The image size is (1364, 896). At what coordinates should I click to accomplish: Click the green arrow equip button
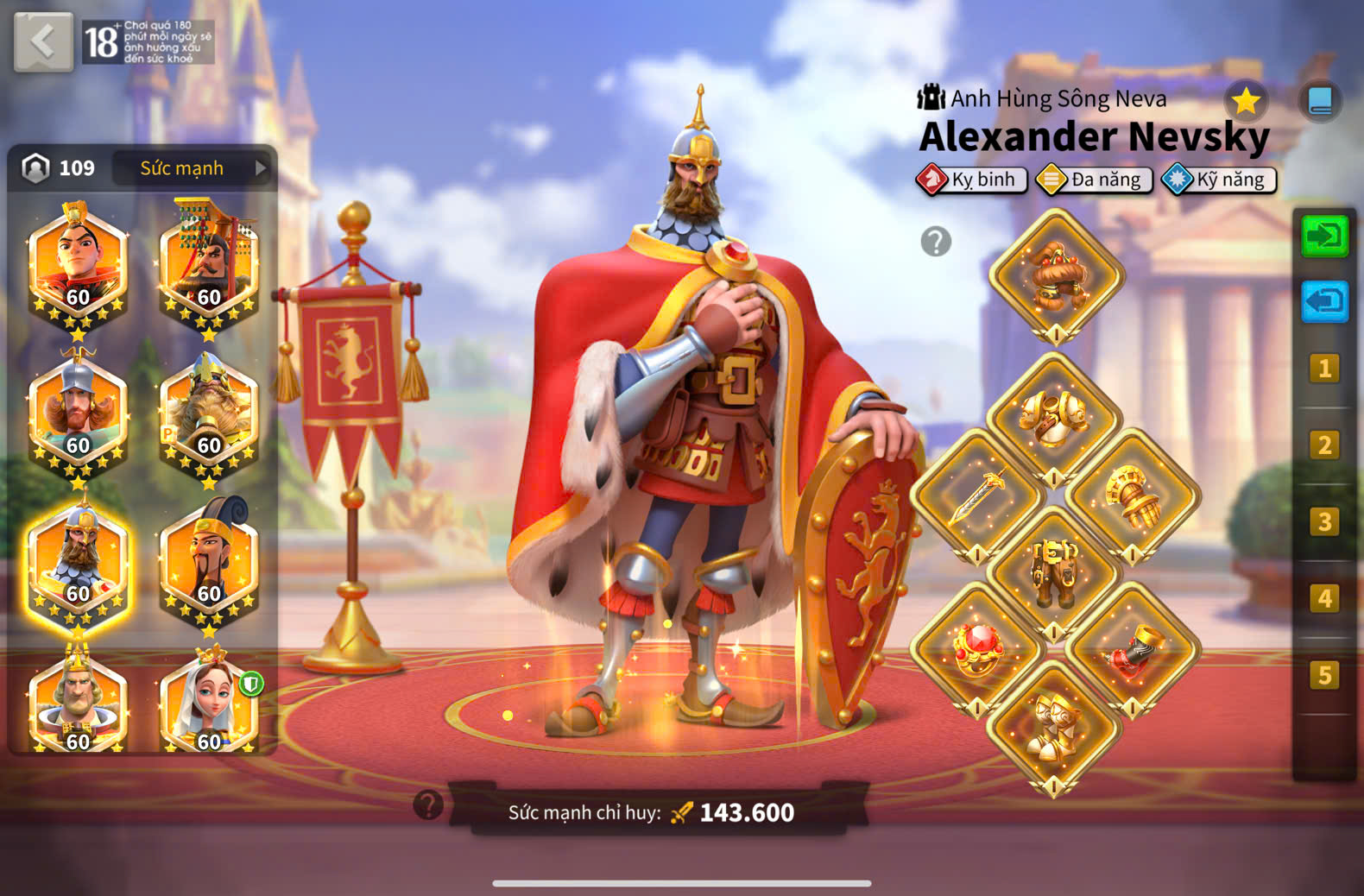[1324, 236]
